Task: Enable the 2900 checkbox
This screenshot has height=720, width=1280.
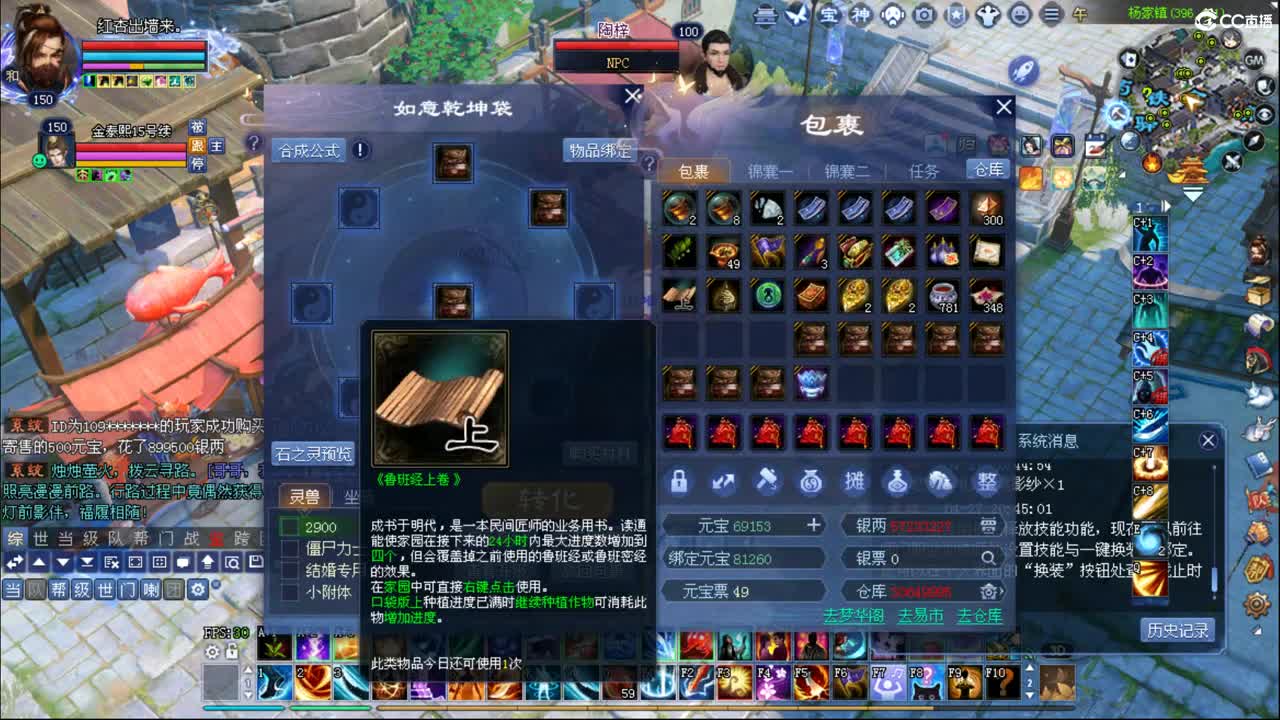Action: click(290, 526)
